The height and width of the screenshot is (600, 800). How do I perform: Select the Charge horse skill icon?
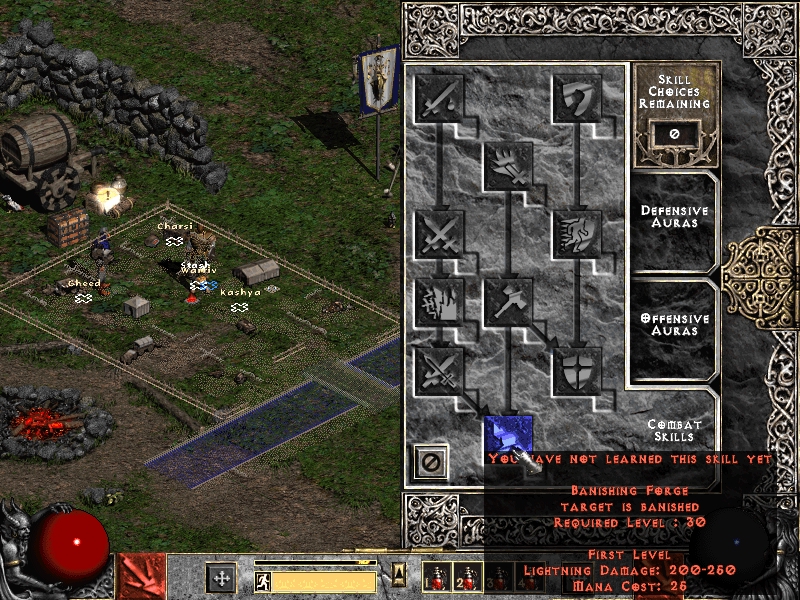[578, 234]
